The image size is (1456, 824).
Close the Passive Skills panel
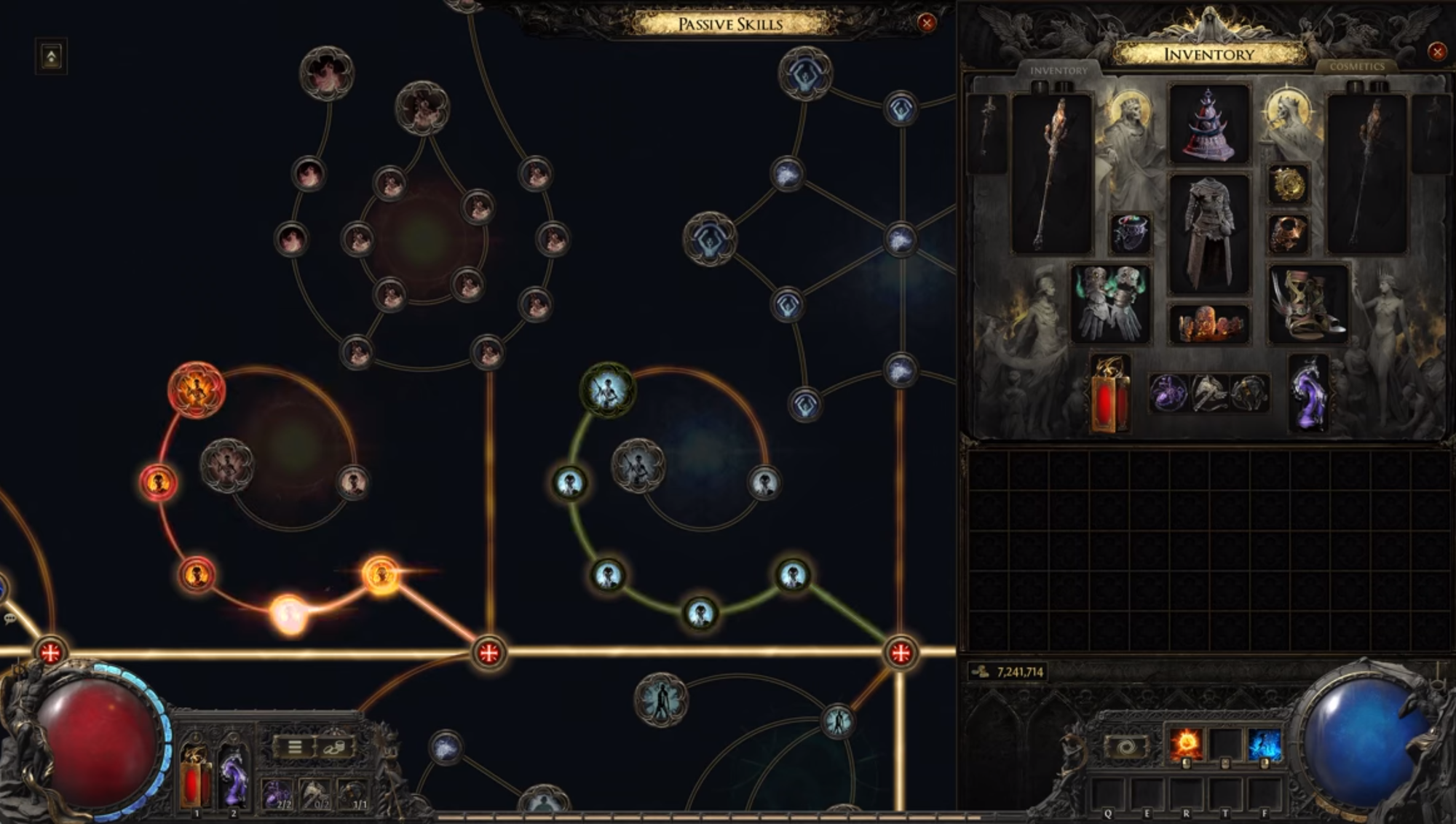pyautogui.click(x=926, y=23)
